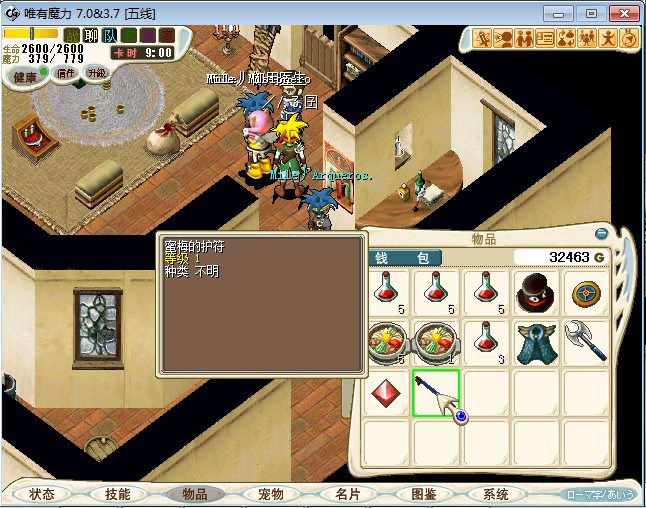Select the round bronze shield item
This screenshot has width=646, height=508.
click(586, 293)
